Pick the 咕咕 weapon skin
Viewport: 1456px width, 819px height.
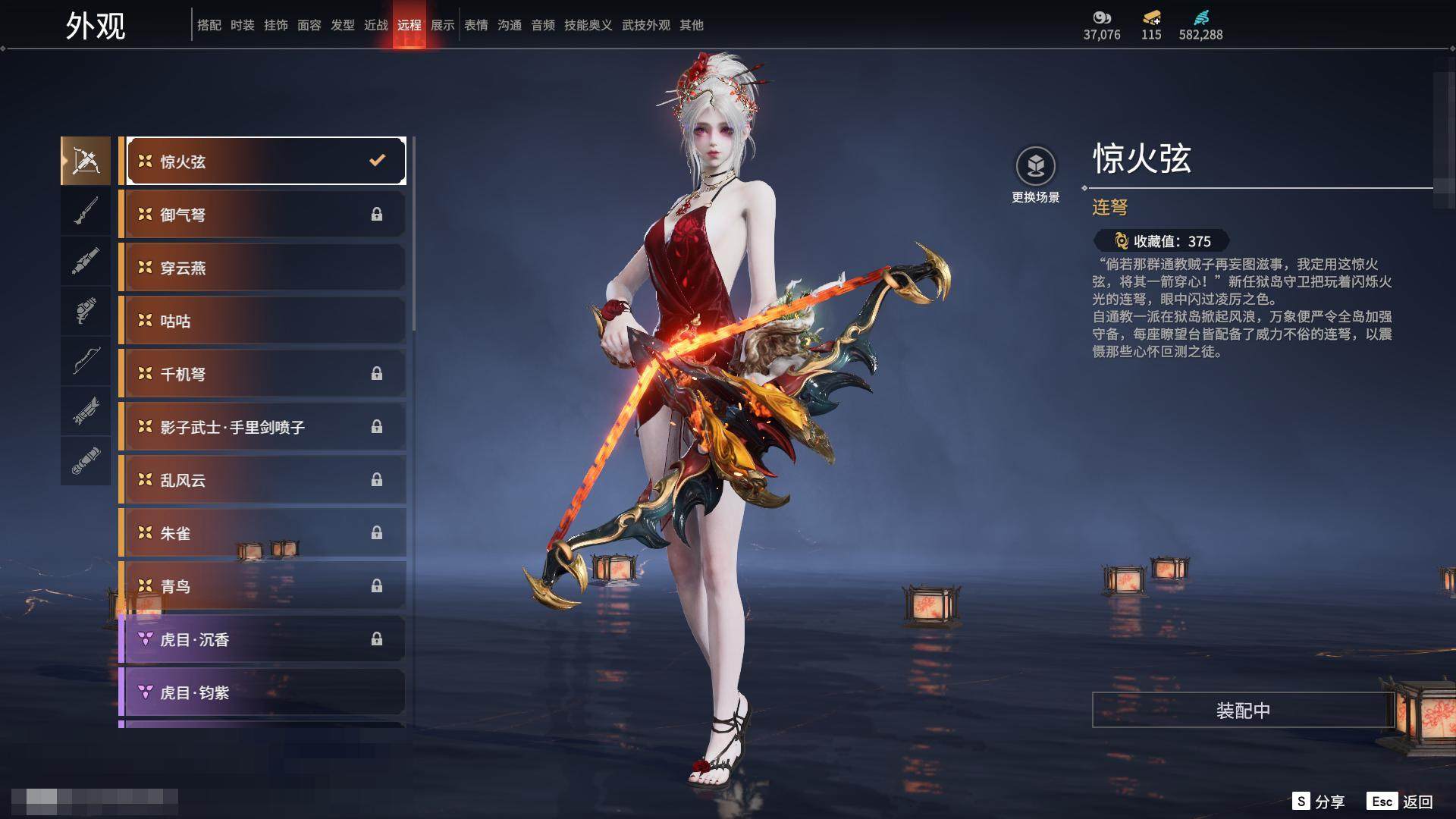(x=262, y=321)
